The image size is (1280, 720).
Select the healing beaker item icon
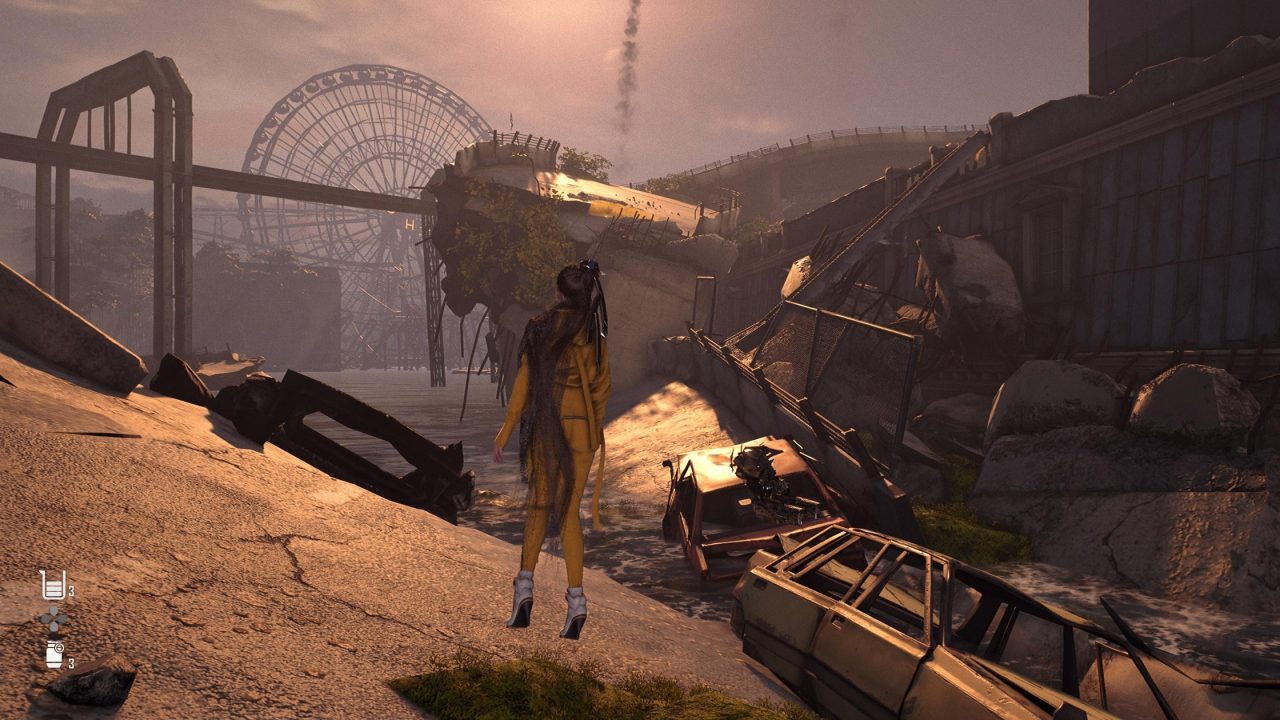pos(52,585)
